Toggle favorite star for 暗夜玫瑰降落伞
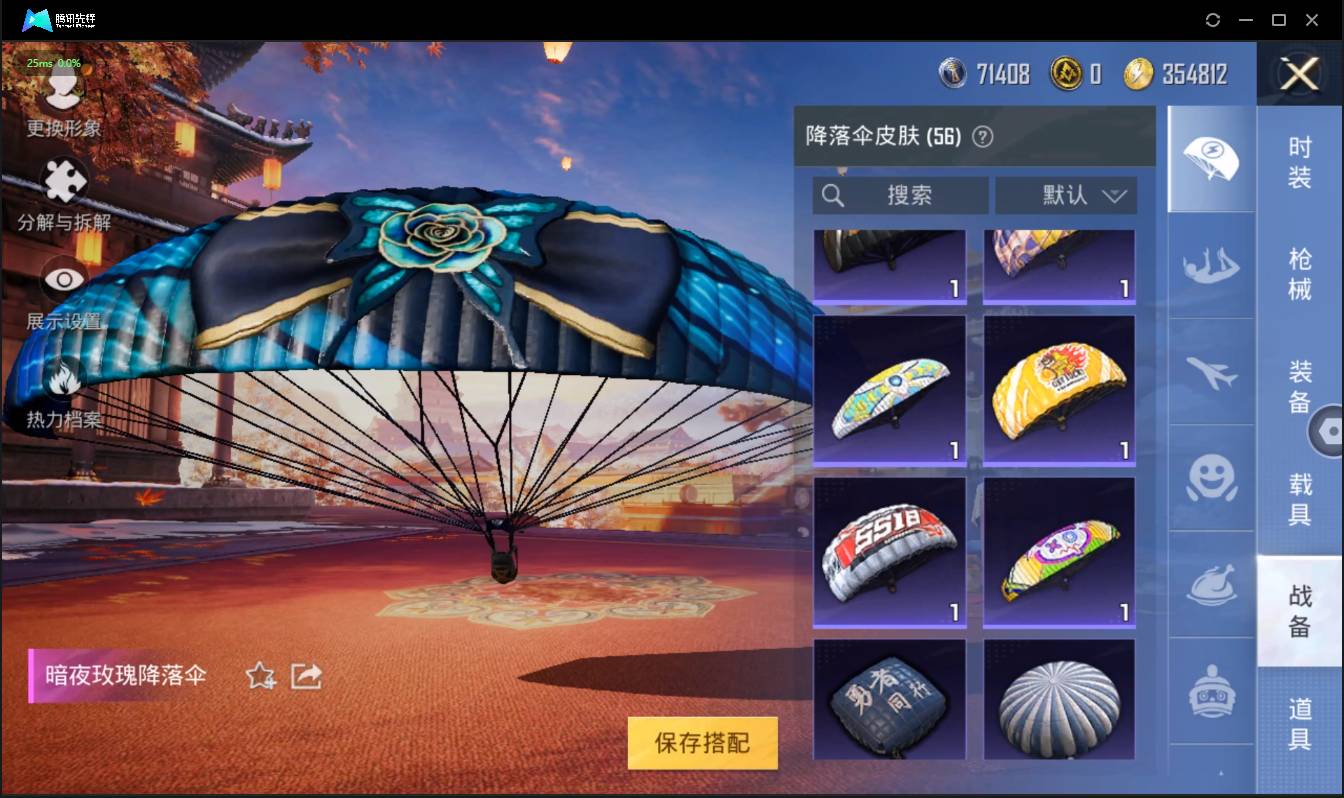1344x798 pixels. (x=258, y=676)
